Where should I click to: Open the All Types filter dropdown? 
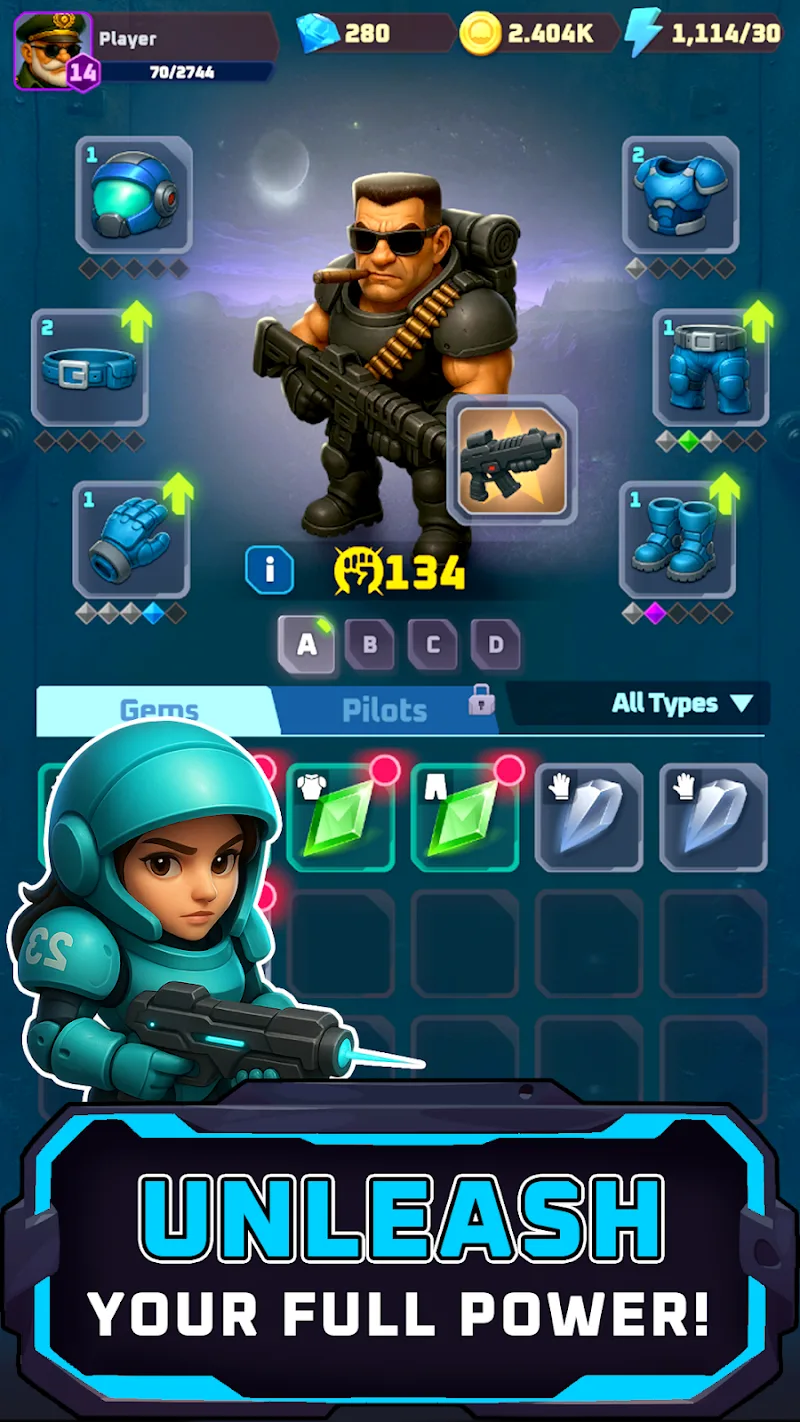tap(680, 704)
